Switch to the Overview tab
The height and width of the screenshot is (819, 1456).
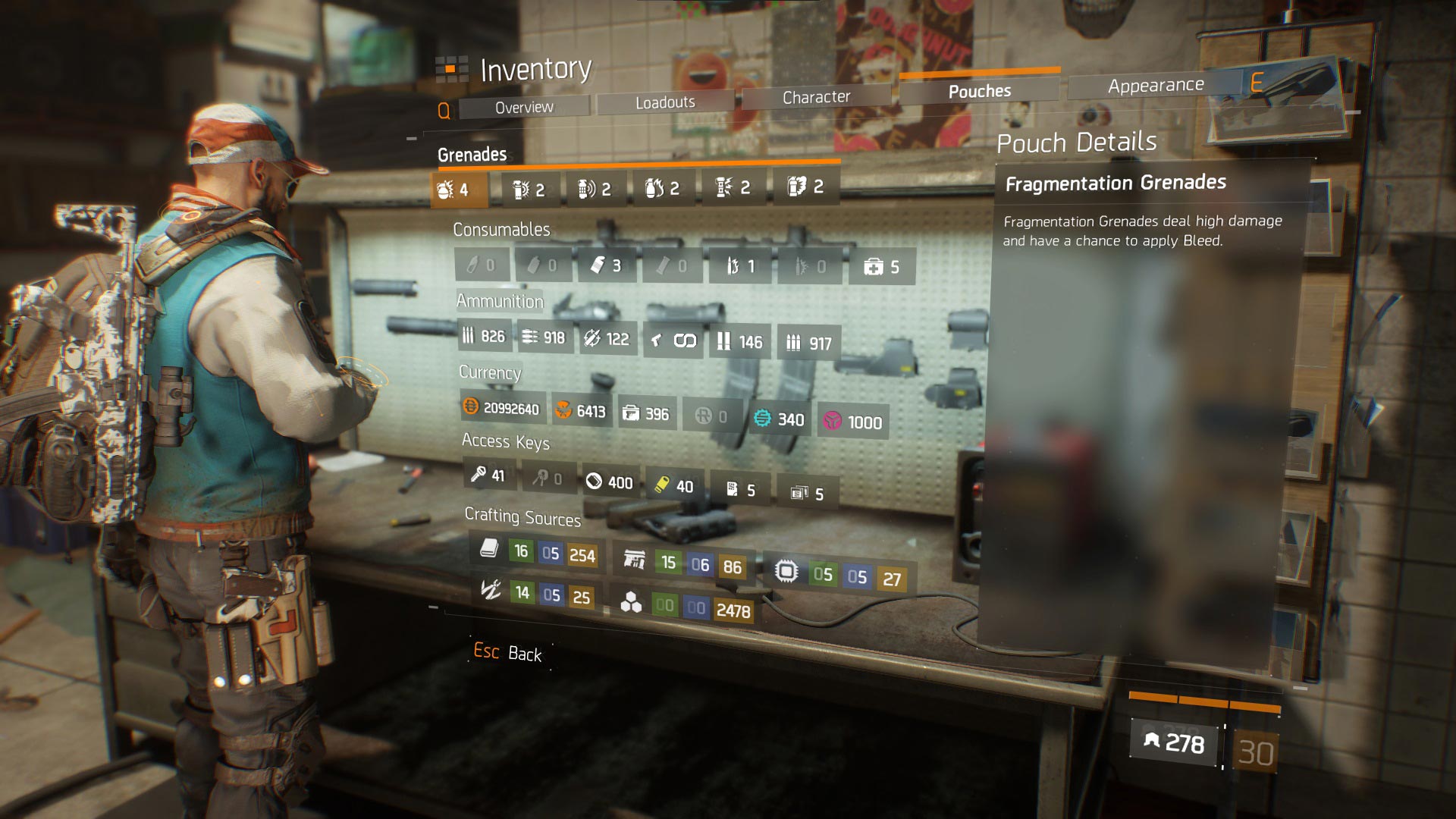point(524,108)
